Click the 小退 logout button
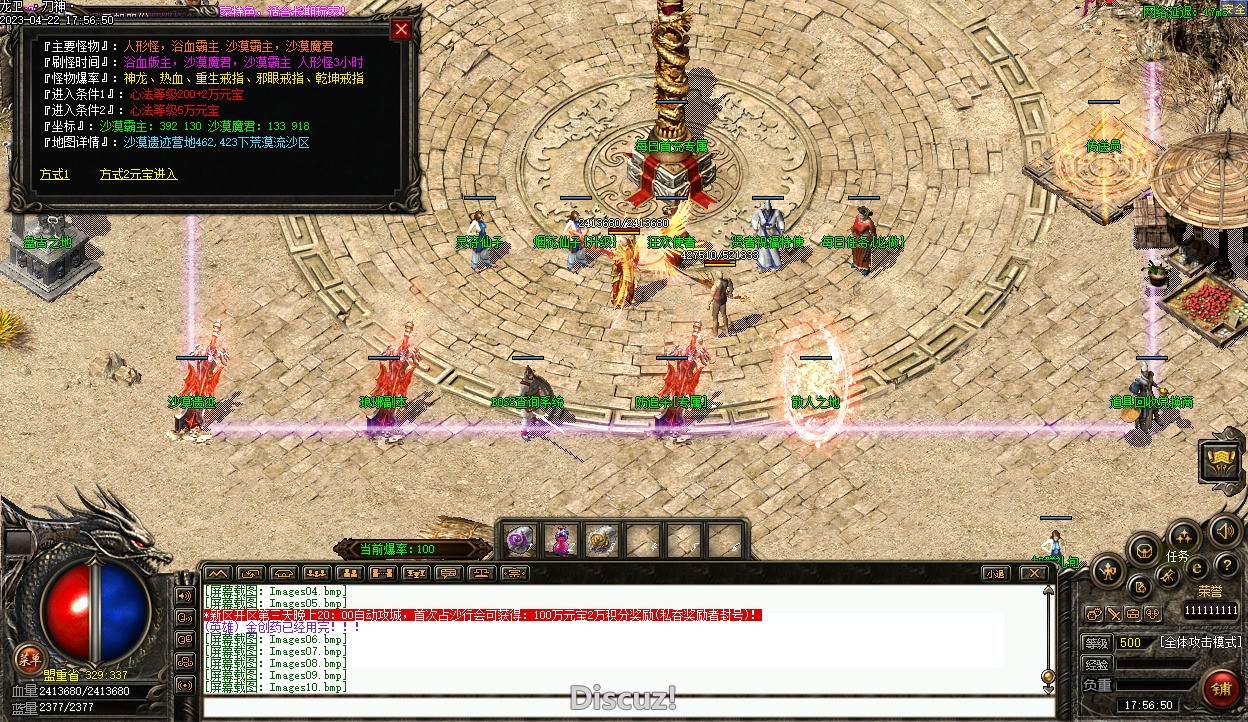This screenshot has width=1248, height=722. pos(993,573)
